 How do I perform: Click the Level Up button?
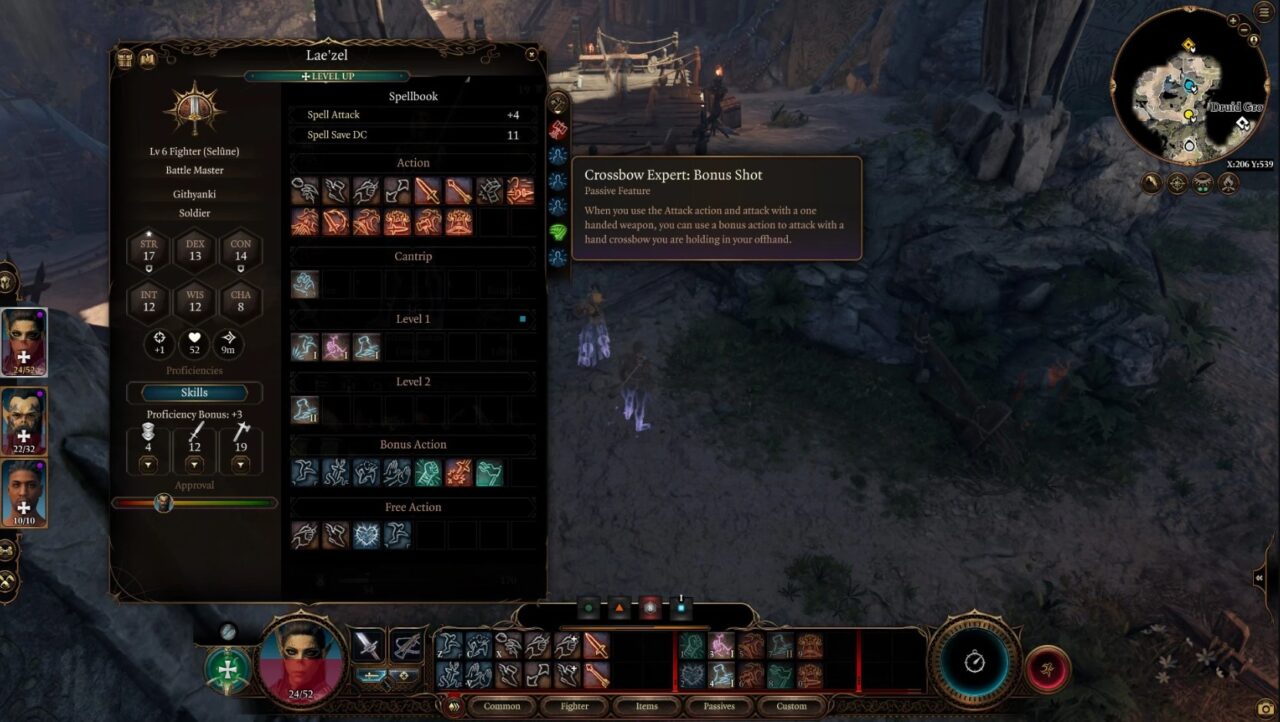click(x=327, y=76)
